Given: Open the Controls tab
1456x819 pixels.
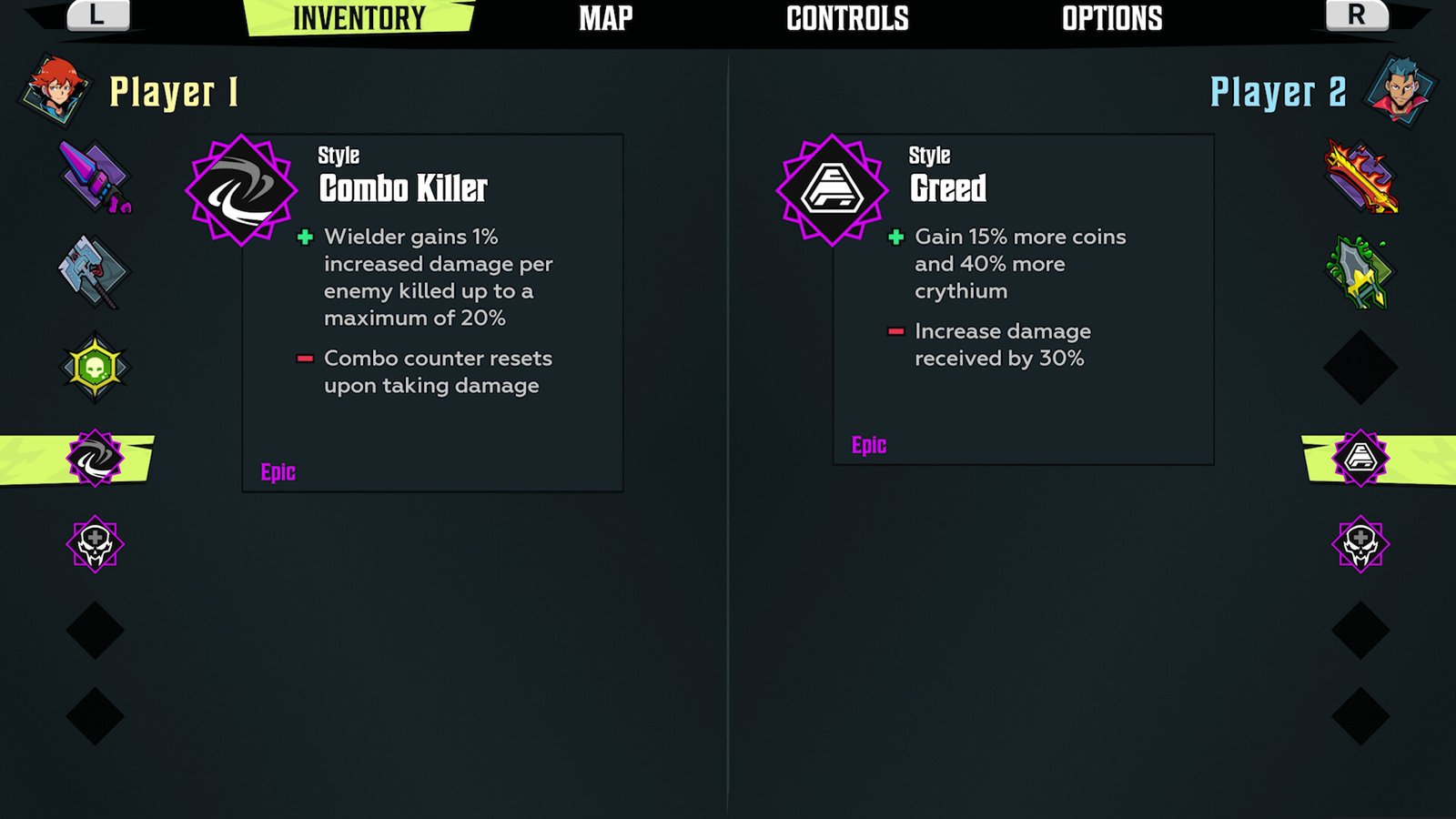Looking at the screenshot, I should (847, 18).
